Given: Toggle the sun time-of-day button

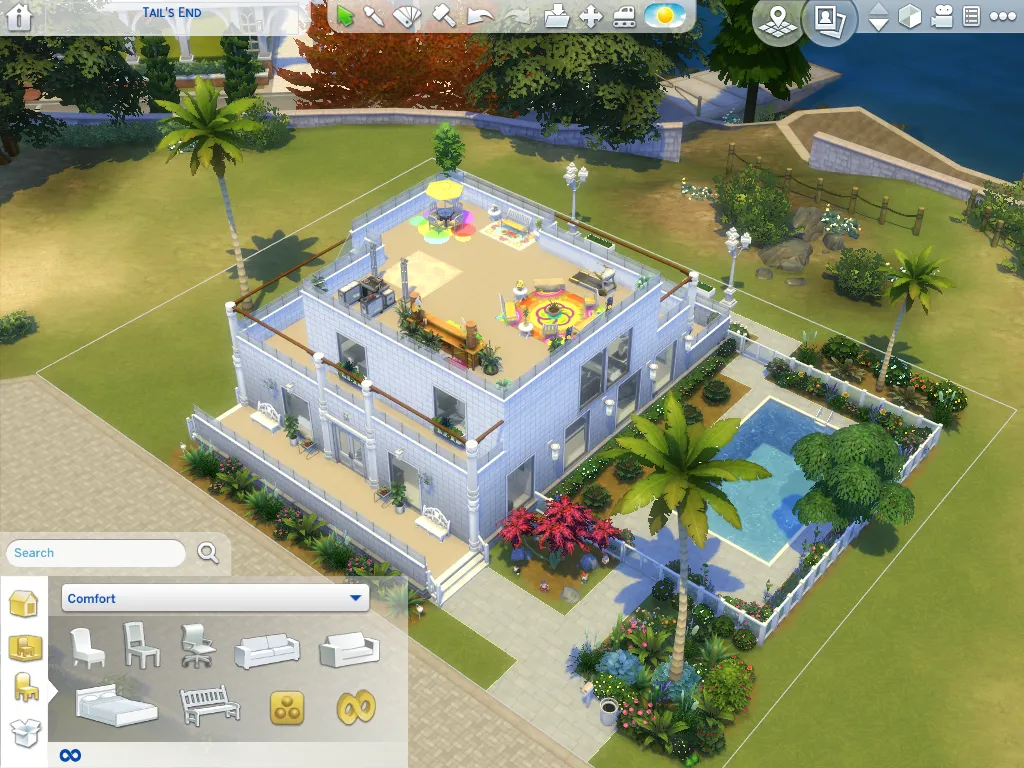Looking at the screenshot, I should coord(664,16).
